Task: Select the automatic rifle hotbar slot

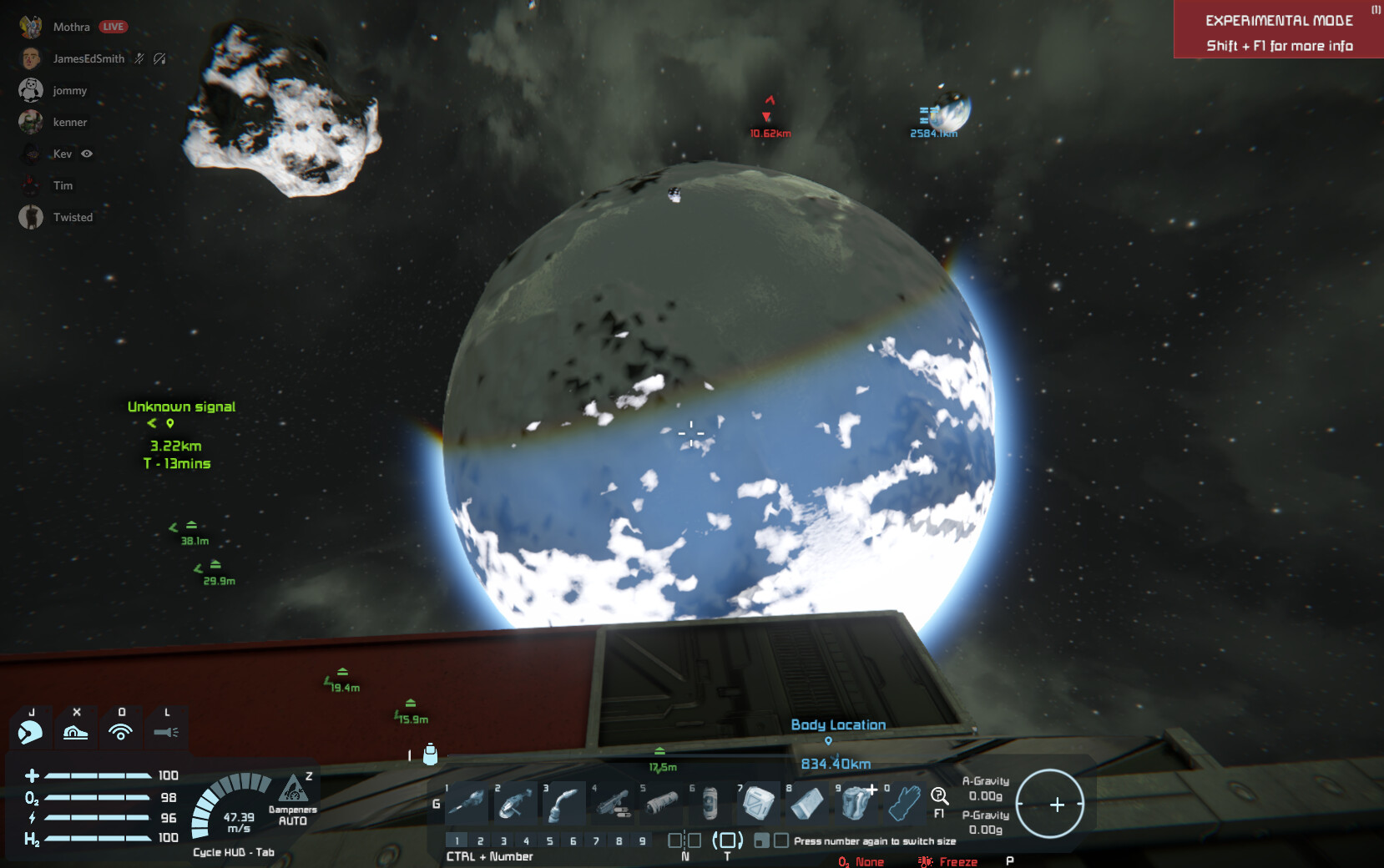Action: coord(613,803)
